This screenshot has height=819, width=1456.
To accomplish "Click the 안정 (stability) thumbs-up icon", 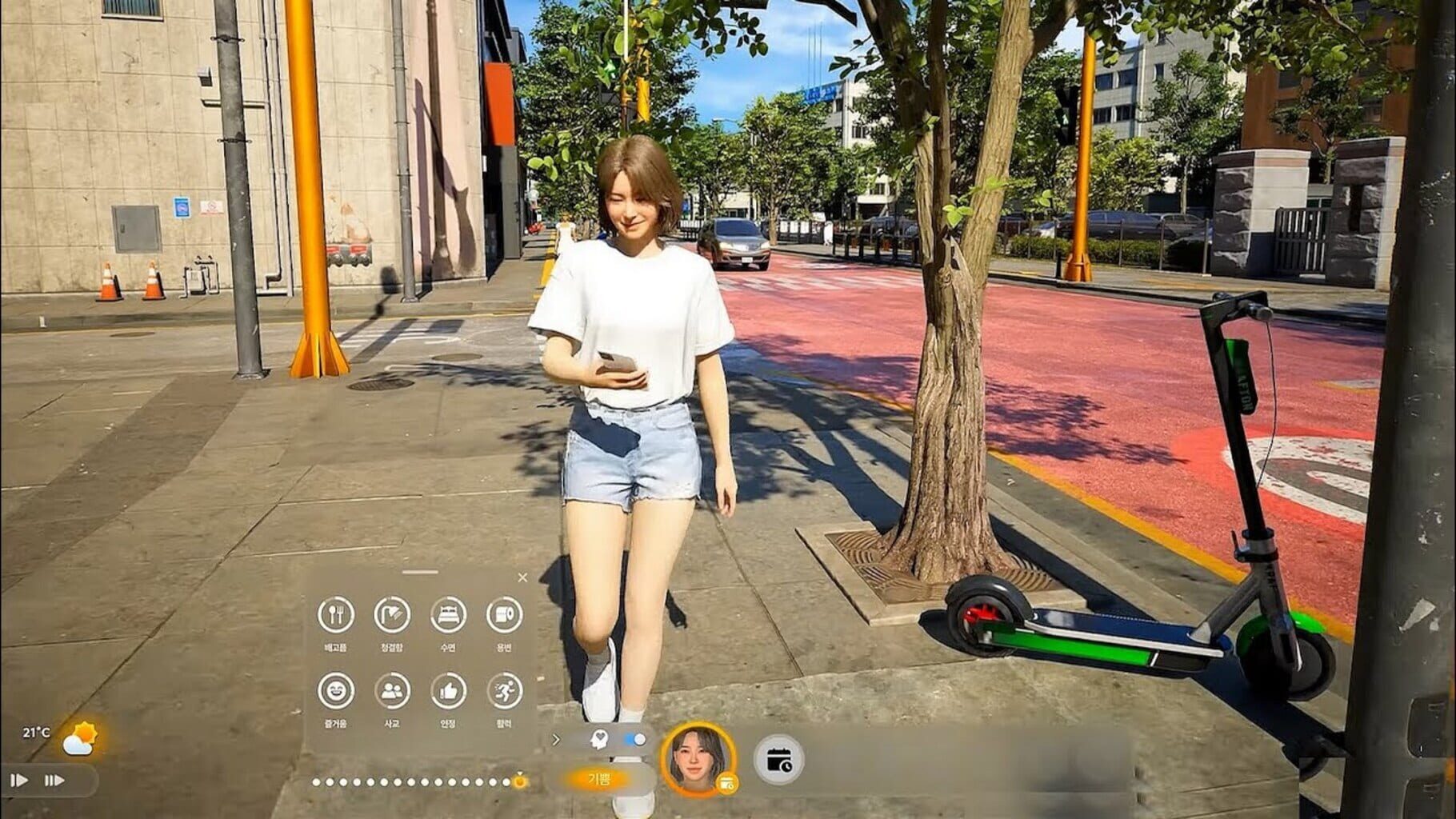I will point(447,691).
